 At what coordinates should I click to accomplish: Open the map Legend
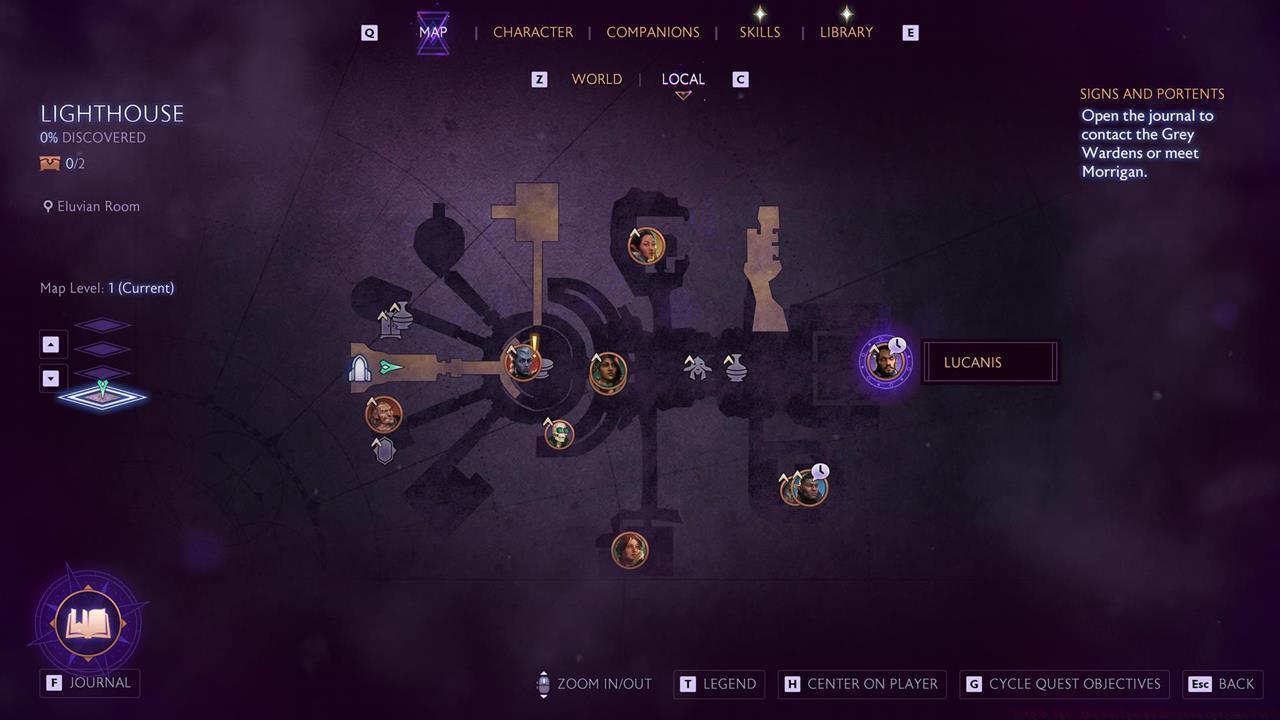pyautogui.click(x=718, y=684)
